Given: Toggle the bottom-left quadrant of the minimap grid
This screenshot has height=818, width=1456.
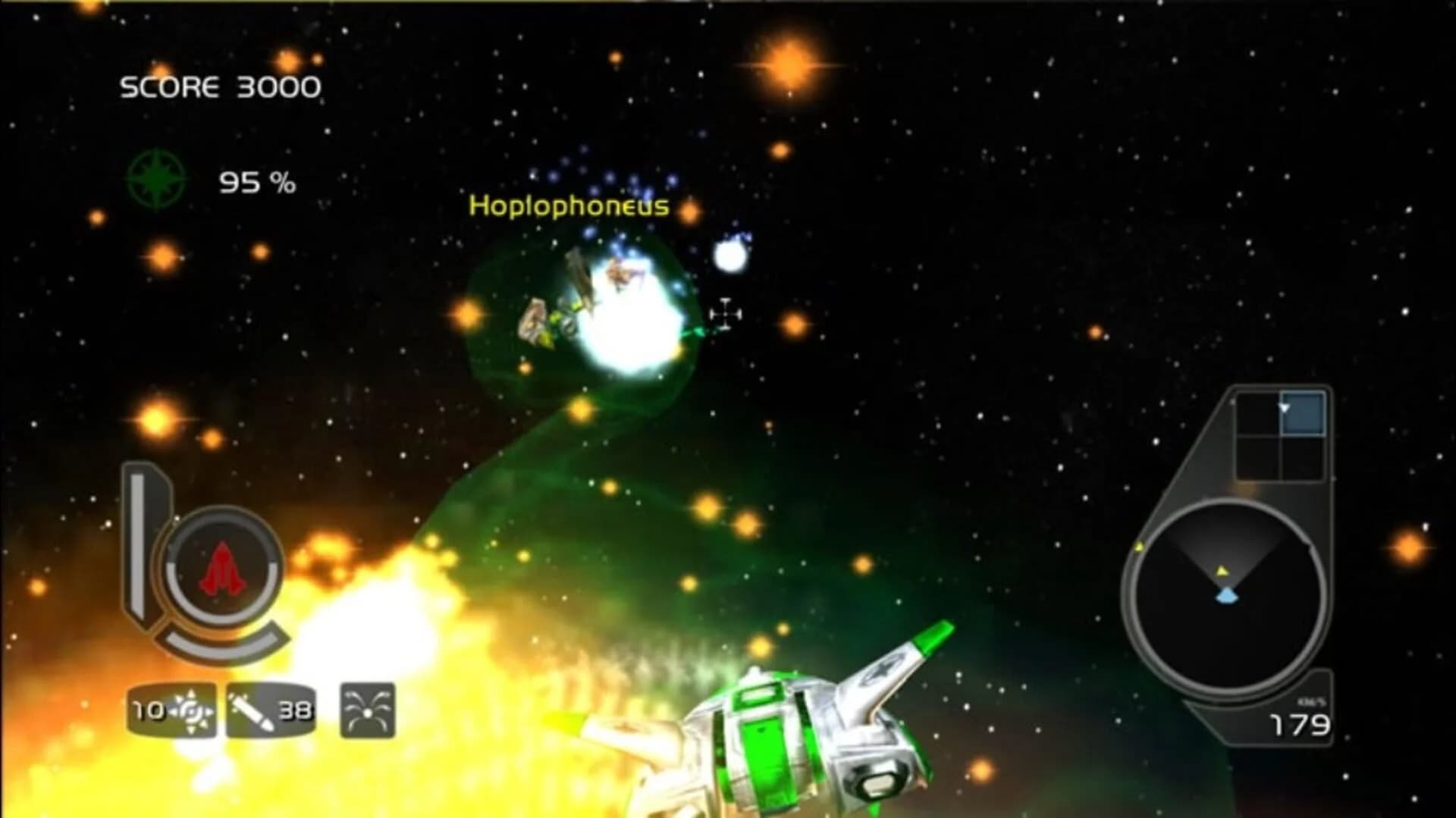Looking at the screenshot, I should point(1258,457).
